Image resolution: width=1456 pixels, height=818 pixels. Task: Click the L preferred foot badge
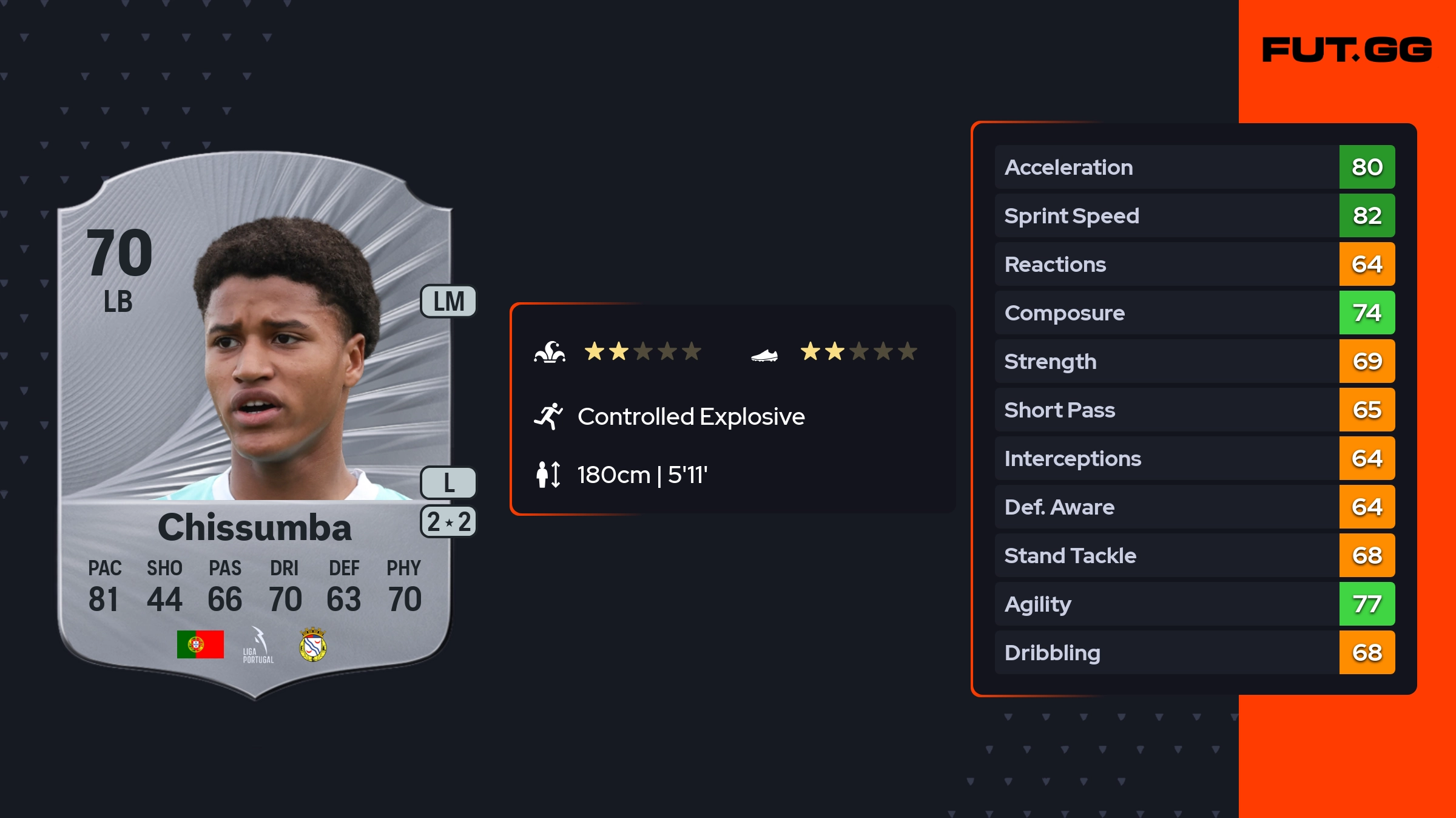(448, 483)
